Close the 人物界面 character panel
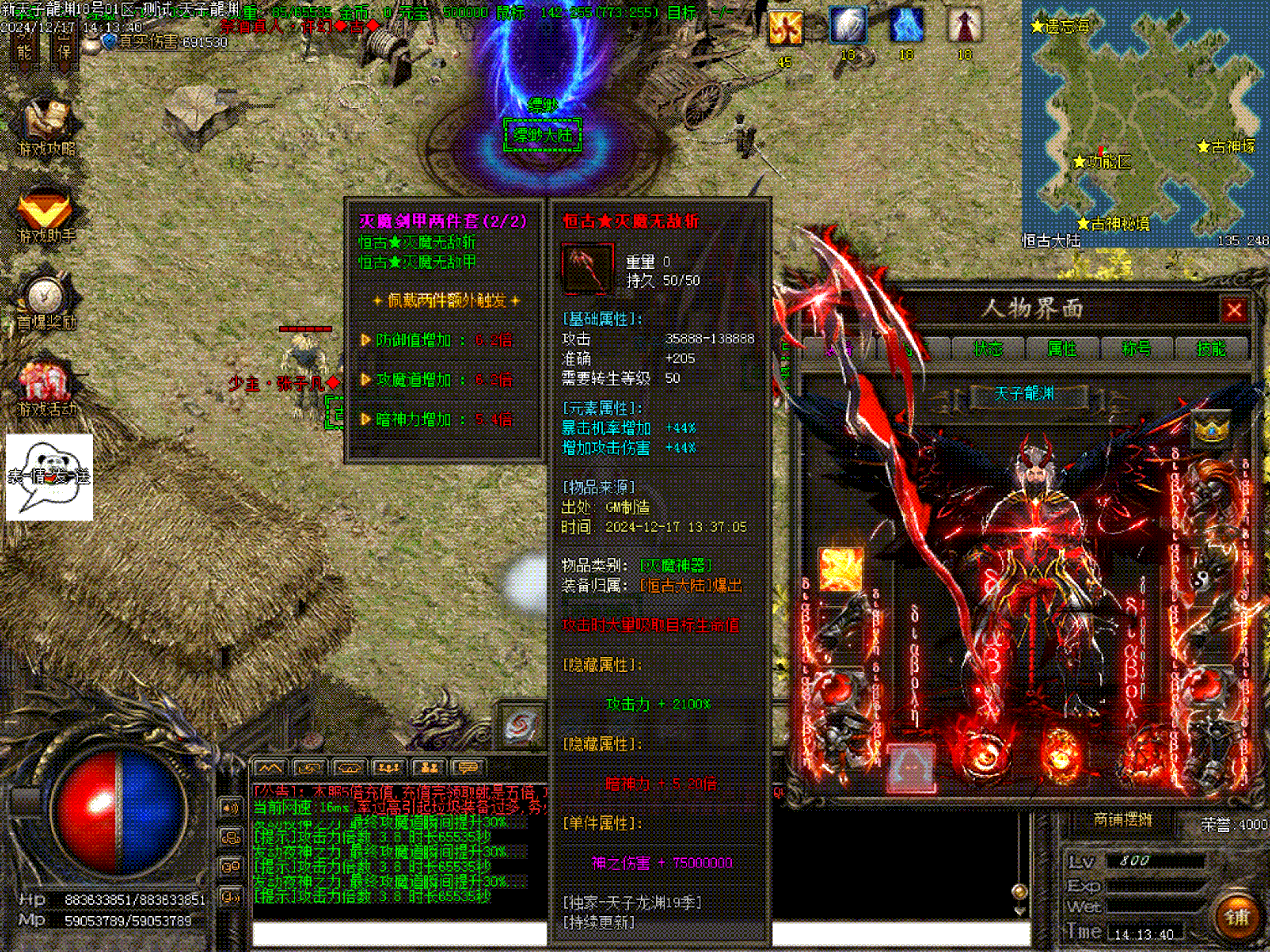This screenshot has height=952, width=1270. (x=1234, y=310)
